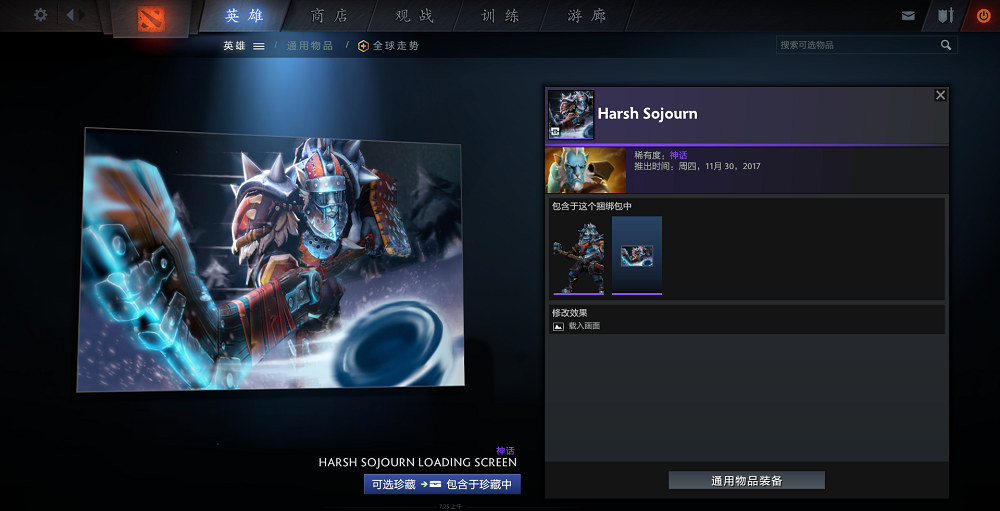Close the Harsh Sojourn item panel
Image resolution: width=1000 pixels, height=511 pixels.
[x=940, y=95]
